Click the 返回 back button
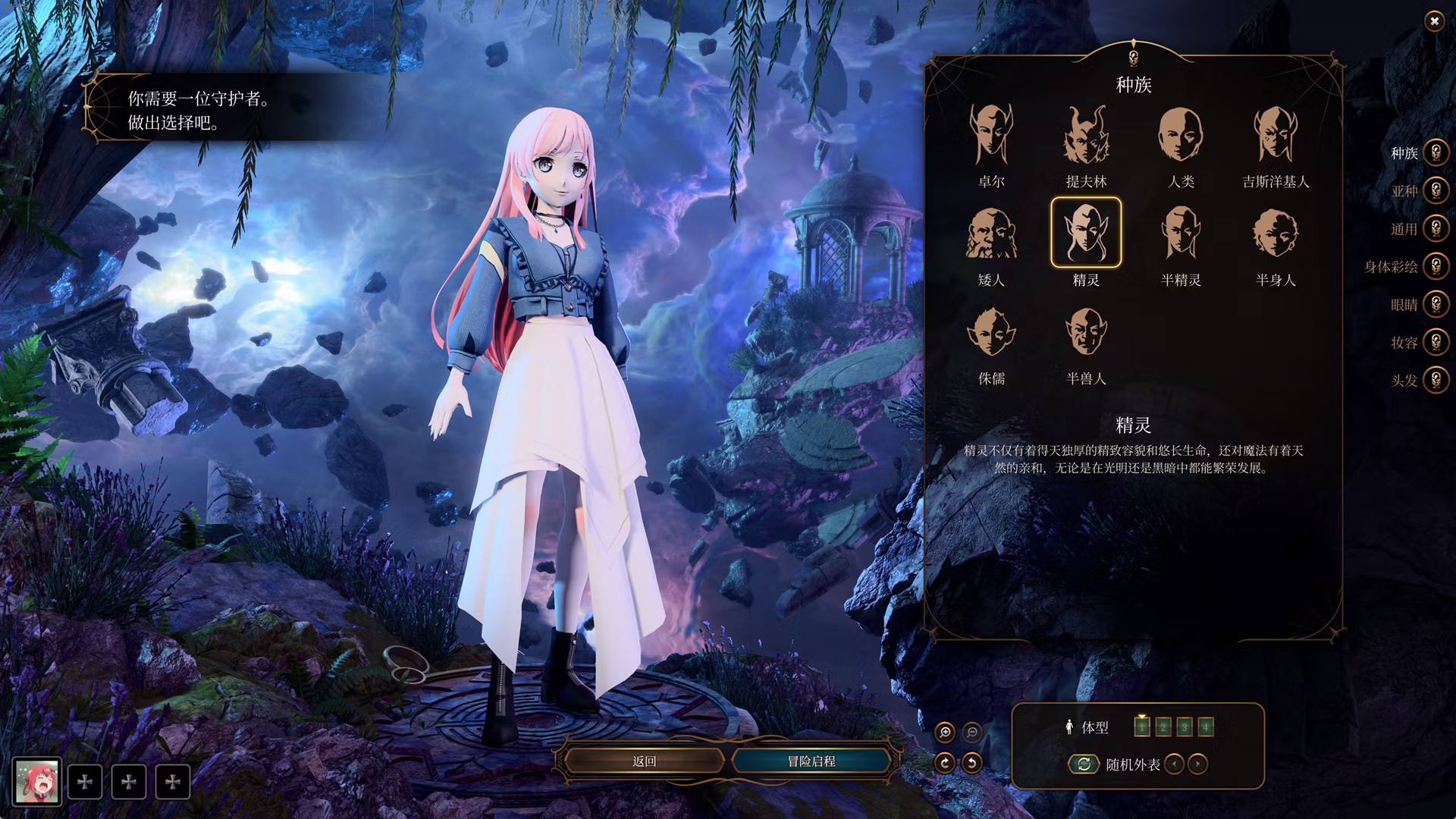This screenshot has width=1456, height=819. point(644,761)
